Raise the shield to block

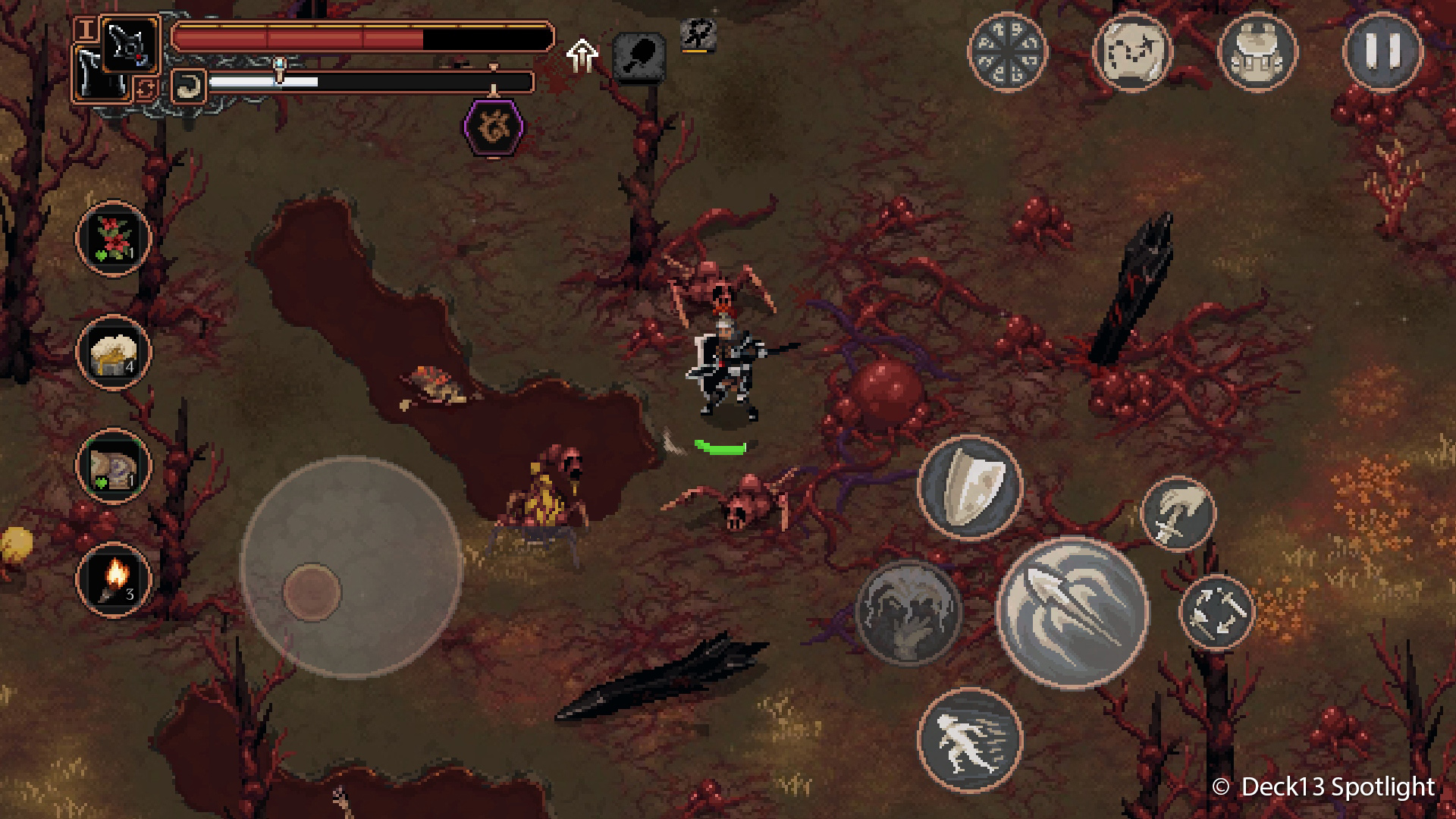970,486
